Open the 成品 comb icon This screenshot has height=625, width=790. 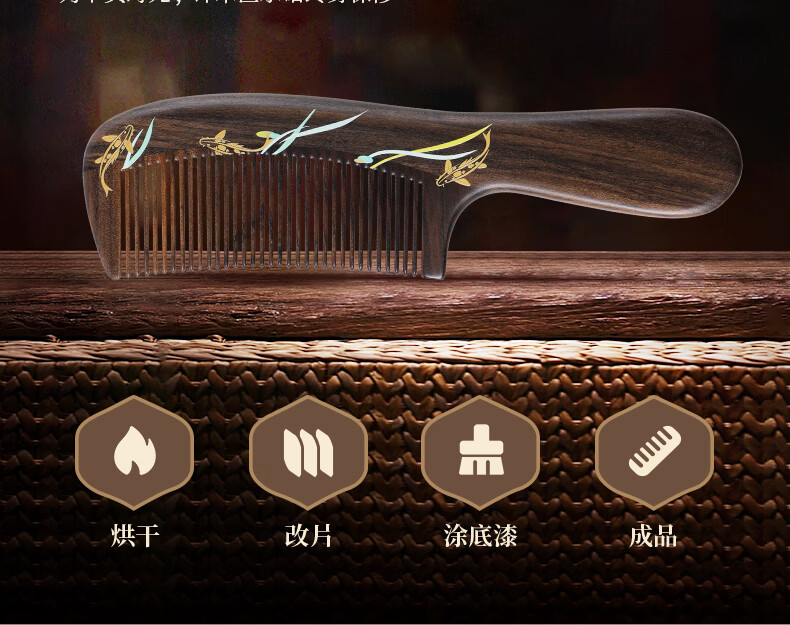654,452
